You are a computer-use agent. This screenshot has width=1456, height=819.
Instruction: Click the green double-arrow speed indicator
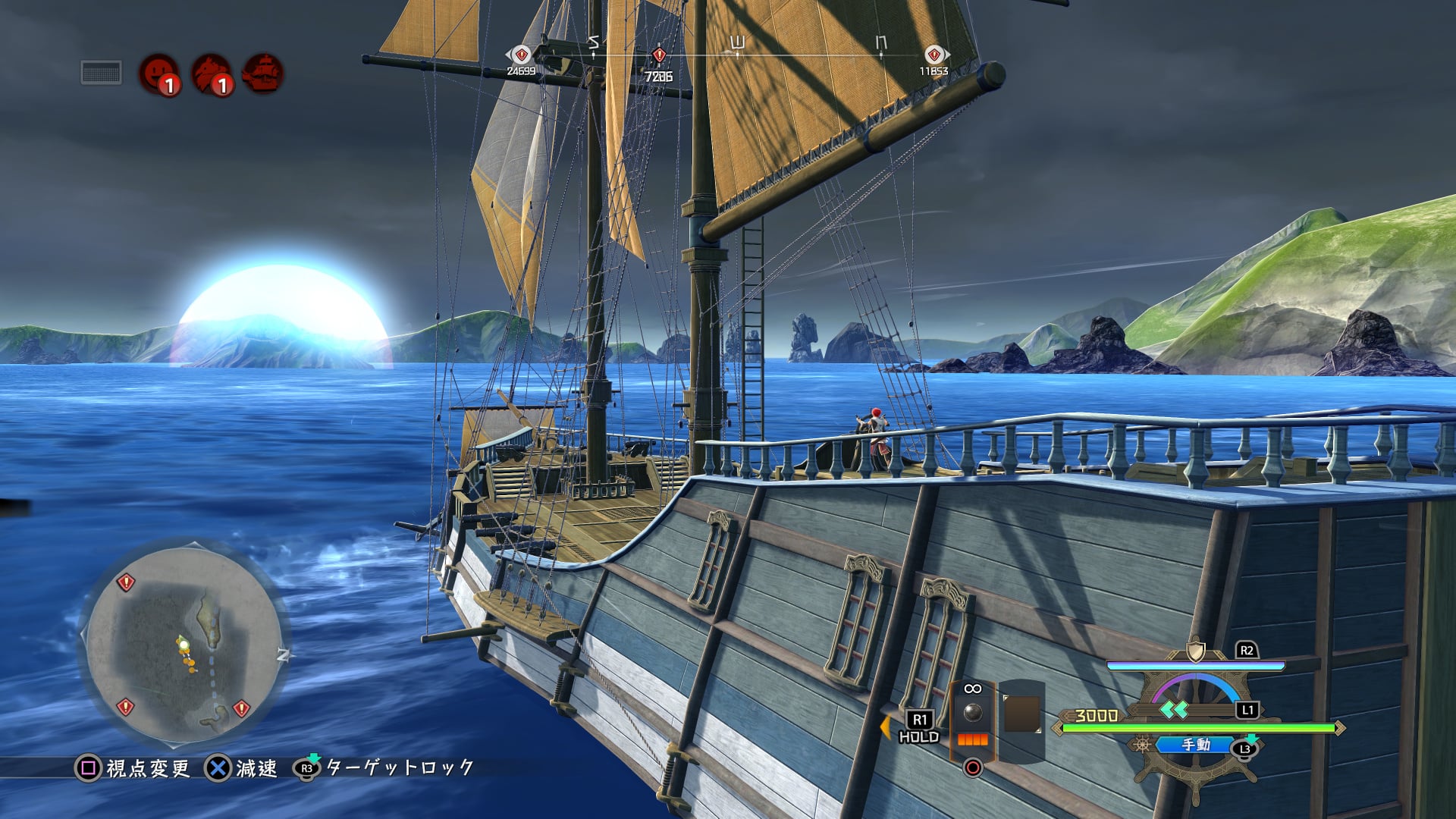1175,710
